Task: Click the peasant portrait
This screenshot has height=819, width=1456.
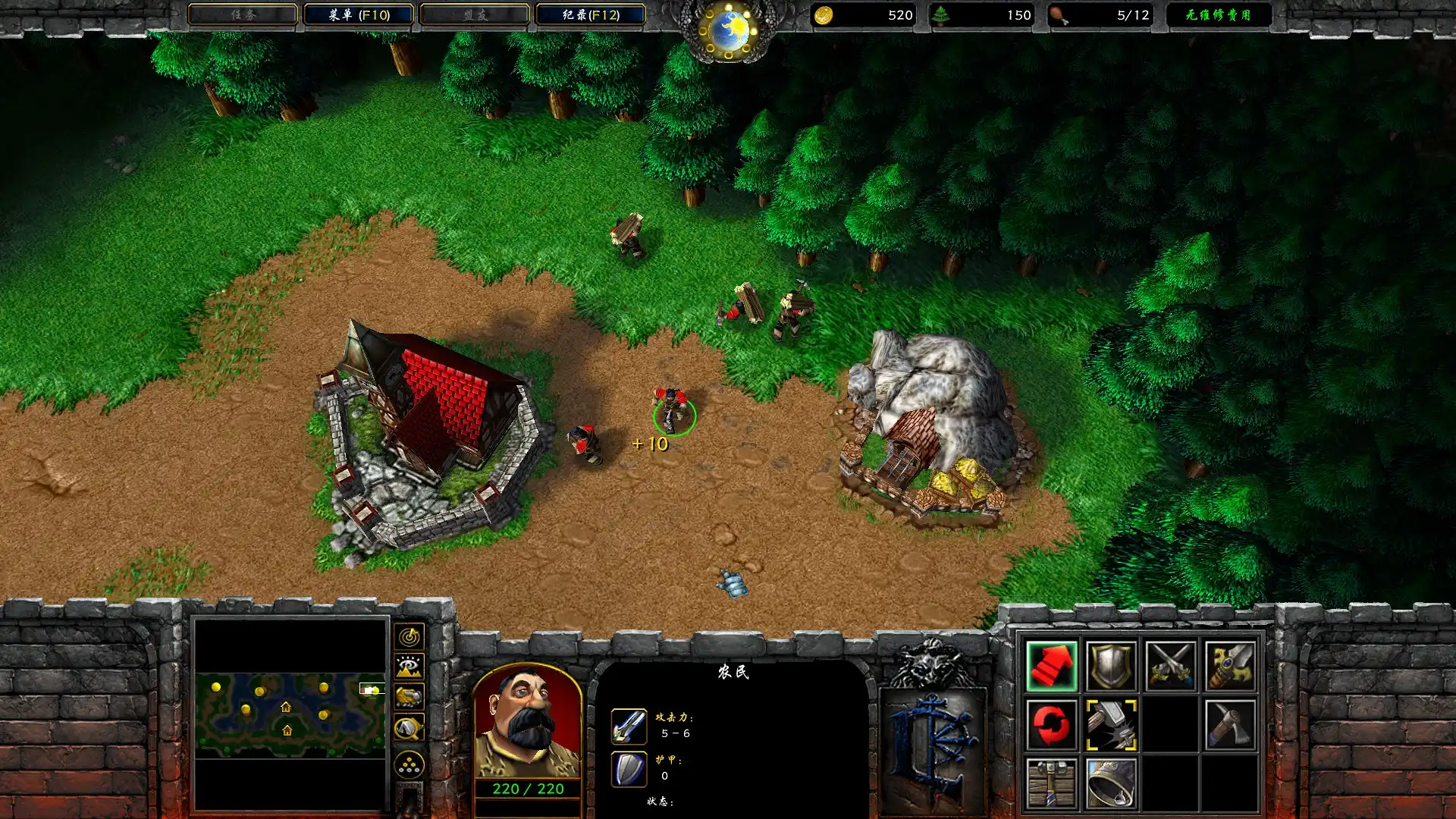Action: point(527,720)
